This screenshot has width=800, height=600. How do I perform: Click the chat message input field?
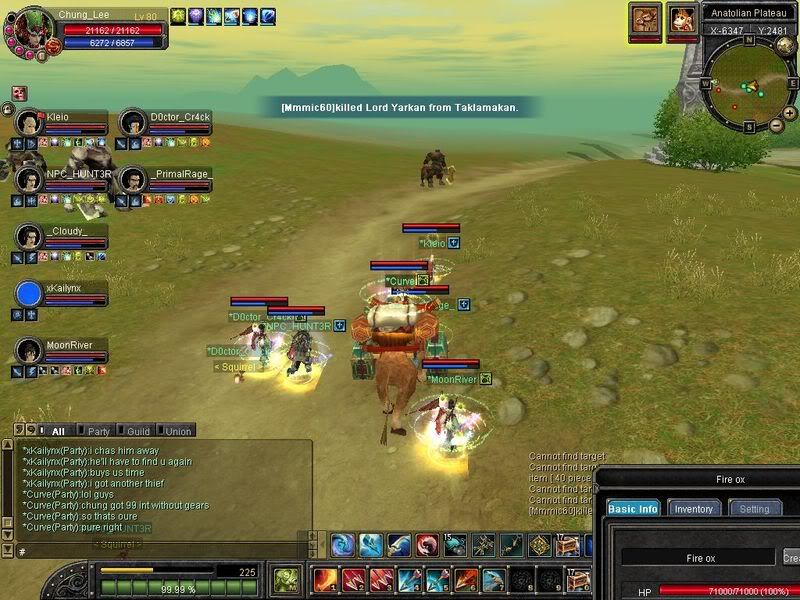tap(160, 550)
